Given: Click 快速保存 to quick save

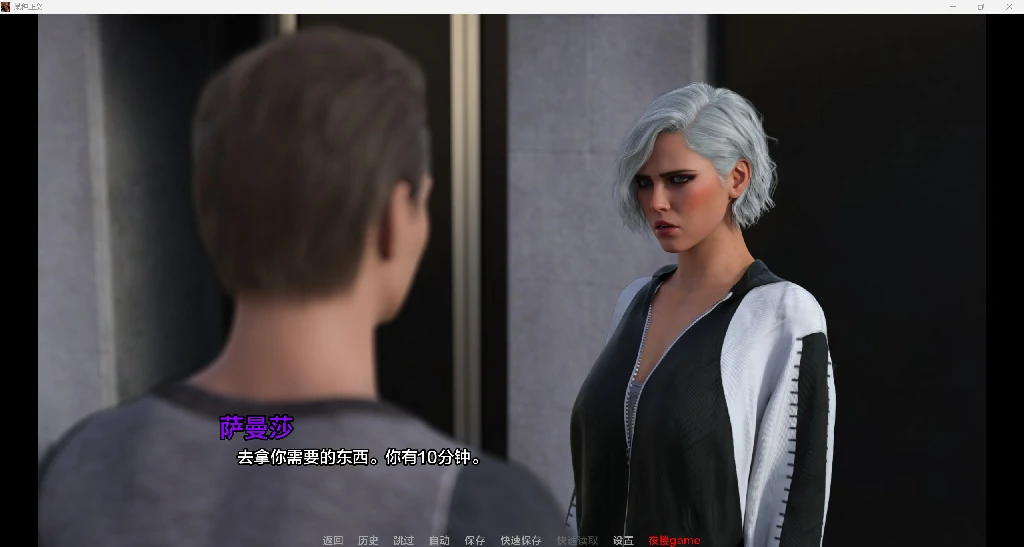Looking at the screenshot, I should click(x=521, y=540).
